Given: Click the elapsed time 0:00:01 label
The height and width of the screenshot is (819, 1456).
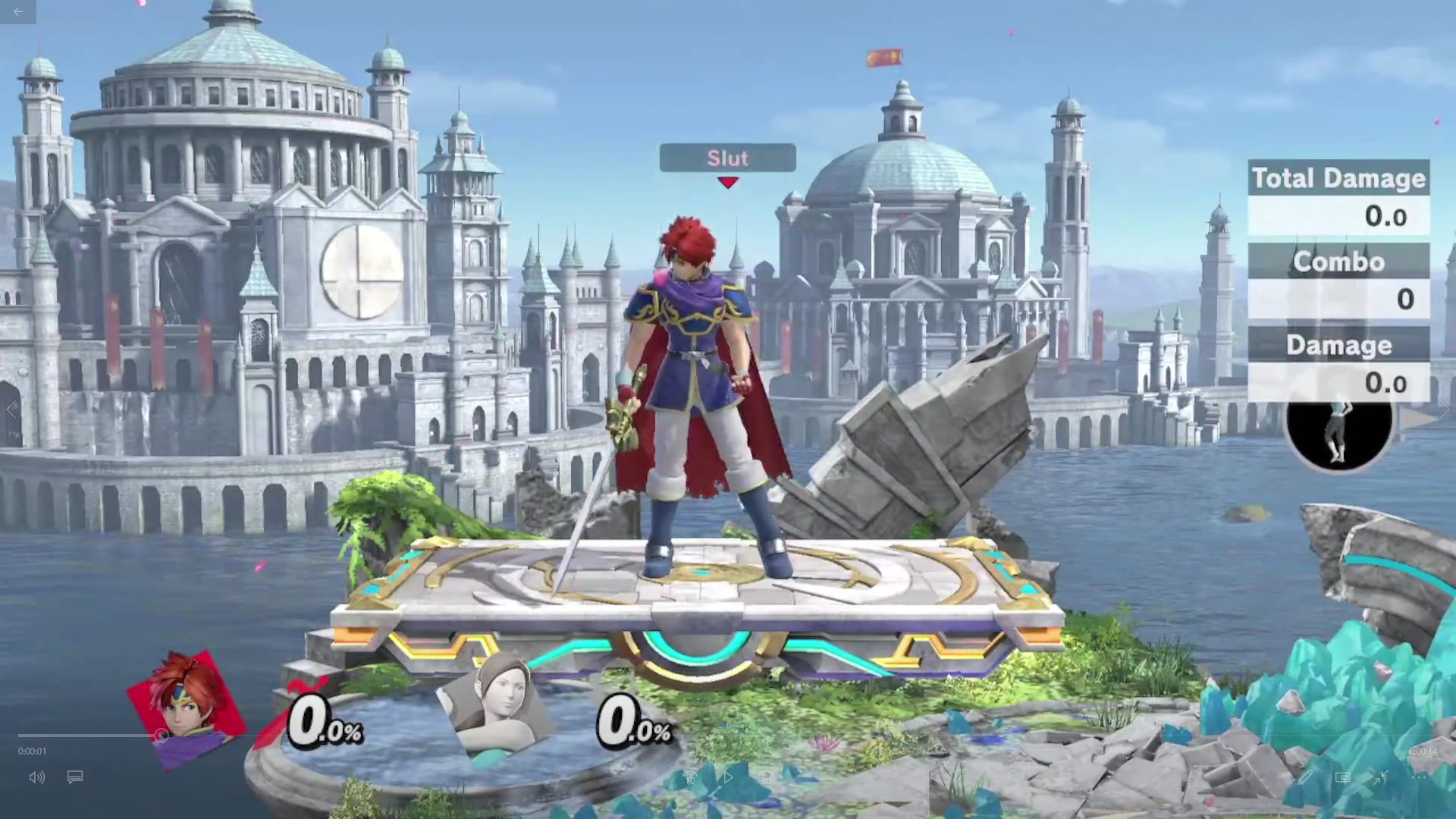Looking at the screenshot, I should click(31, 752).
